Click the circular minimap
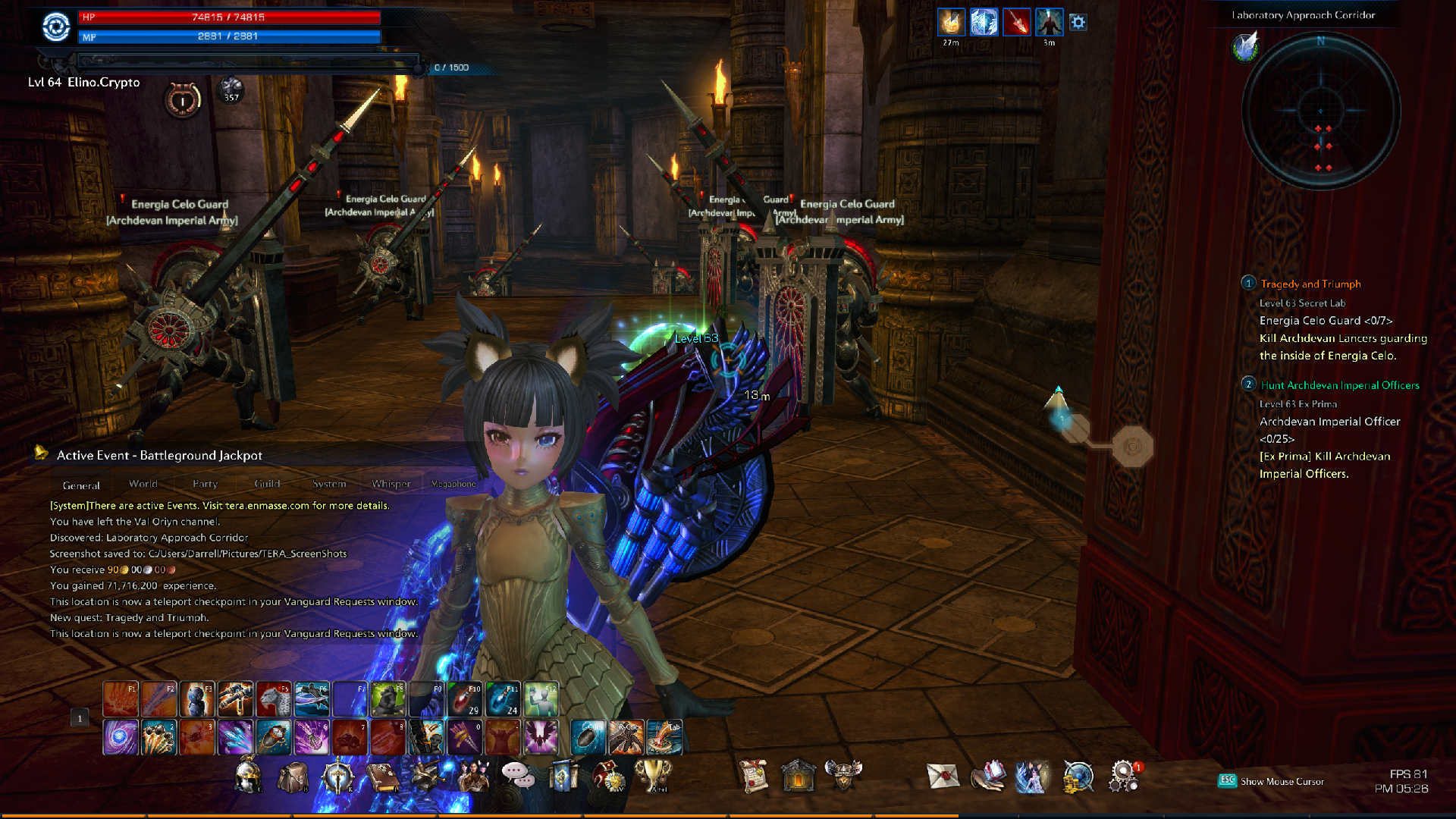 pos(1320,111)
